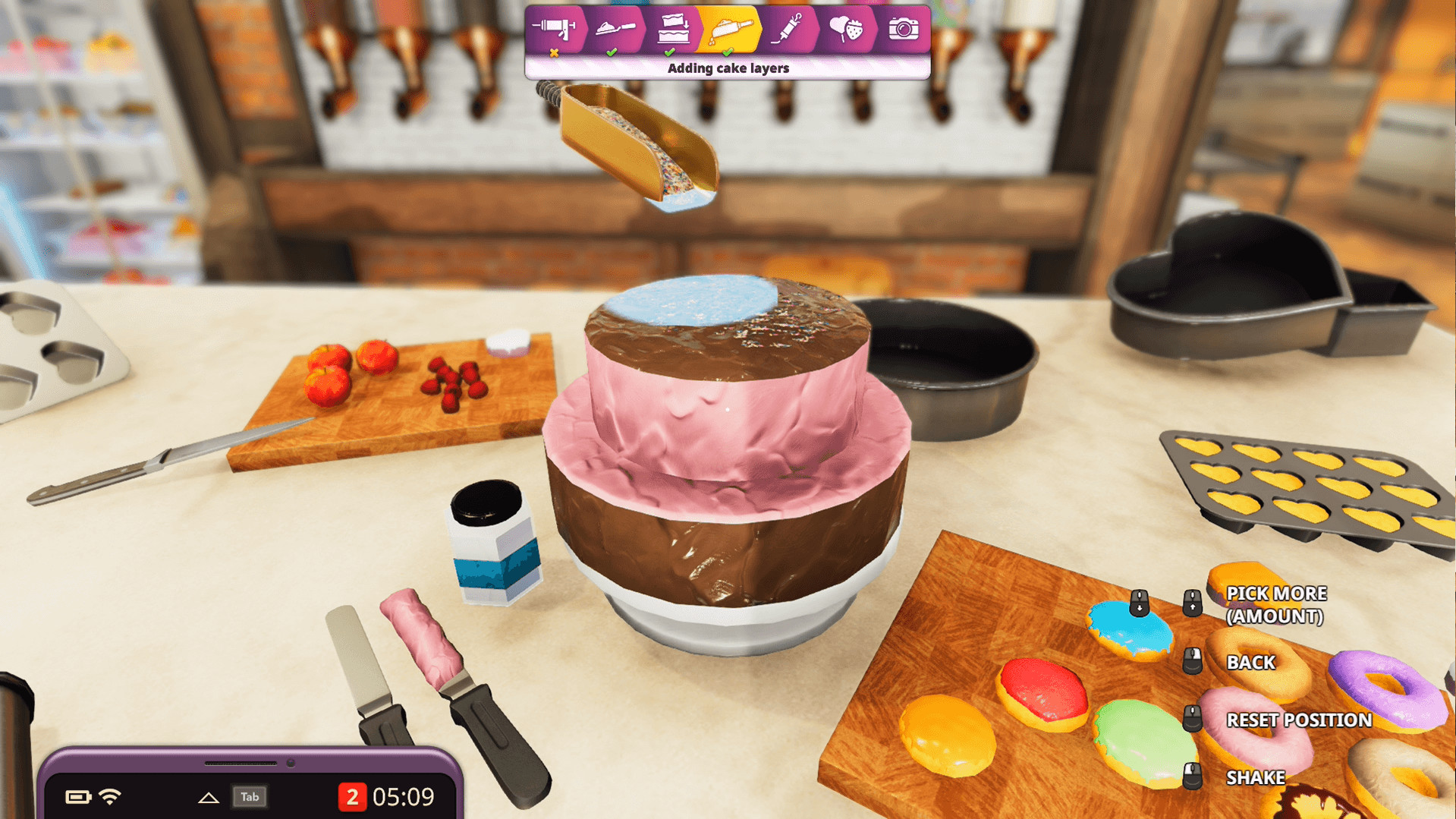Click the red 2 notification badge

(x=351, y=796)
